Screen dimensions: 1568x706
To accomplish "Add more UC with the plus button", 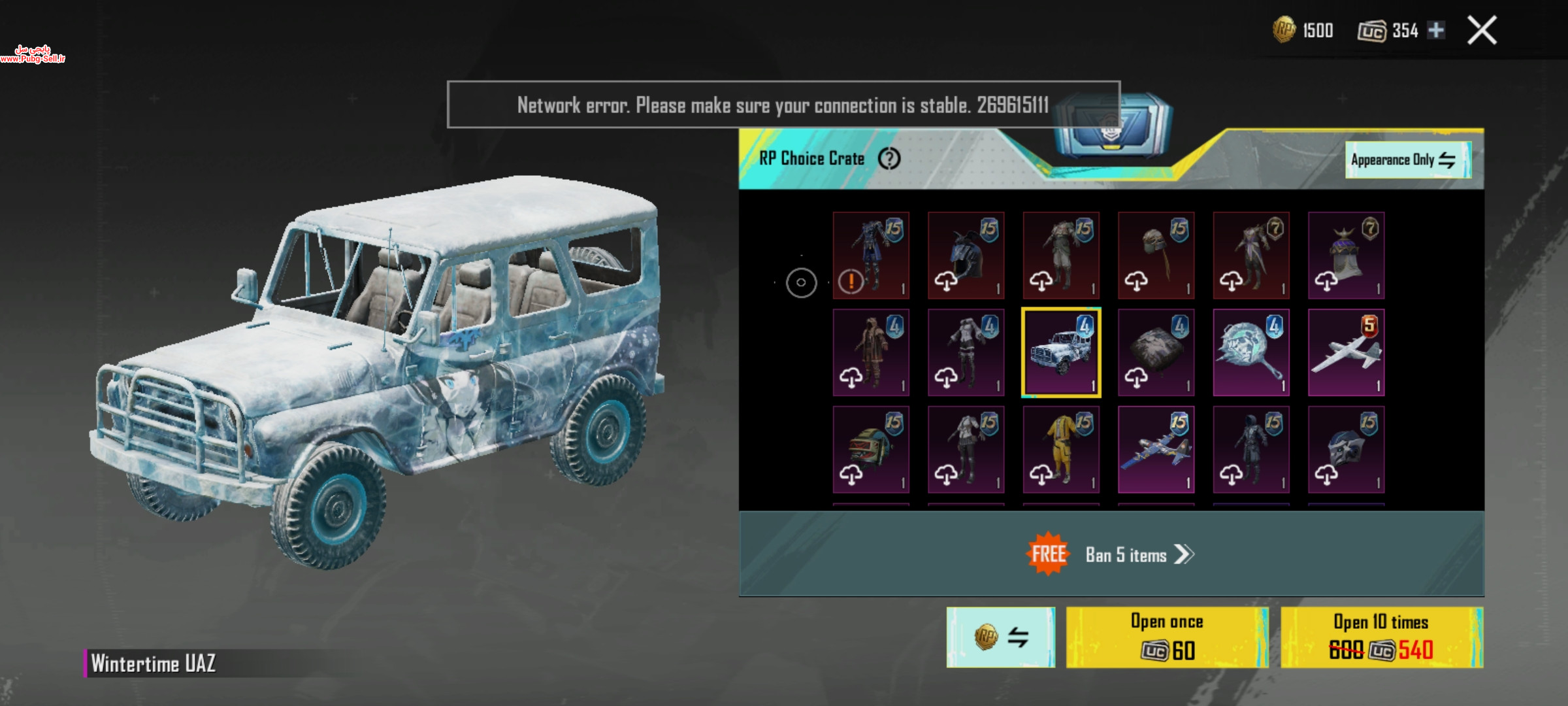I will (x=1436, y=30).
